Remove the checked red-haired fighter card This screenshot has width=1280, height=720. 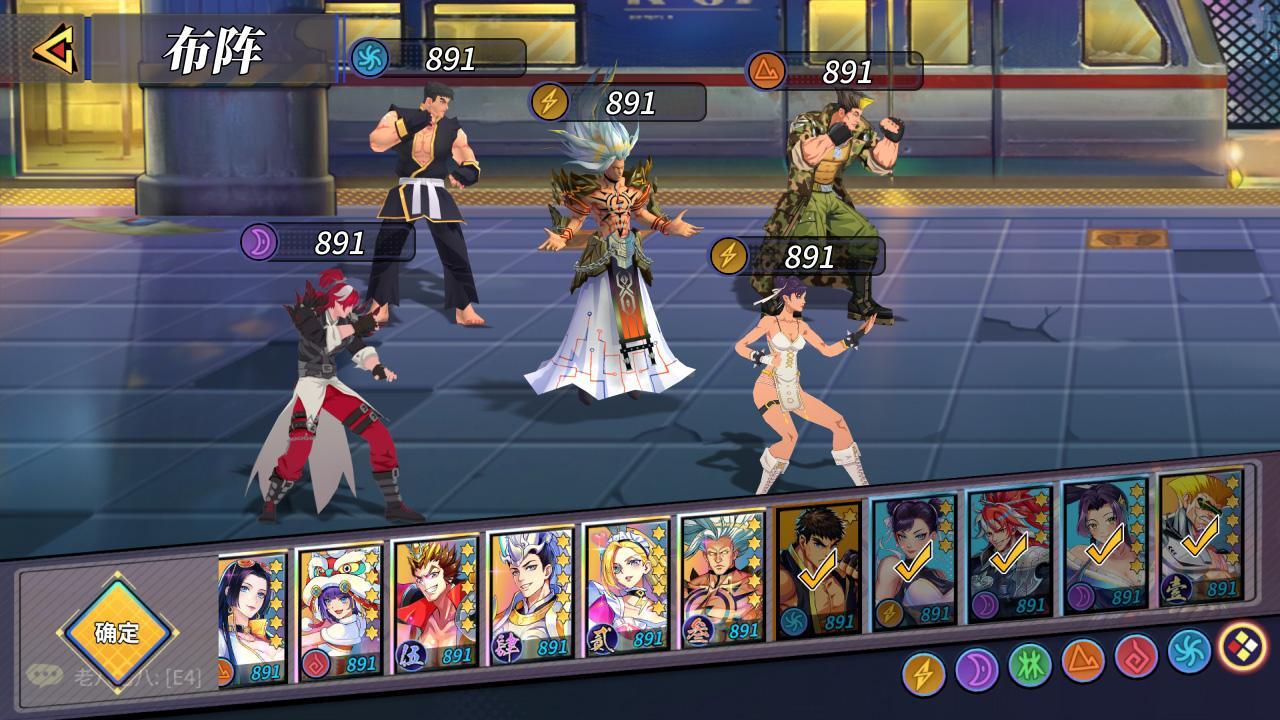tap(1010, 555)
